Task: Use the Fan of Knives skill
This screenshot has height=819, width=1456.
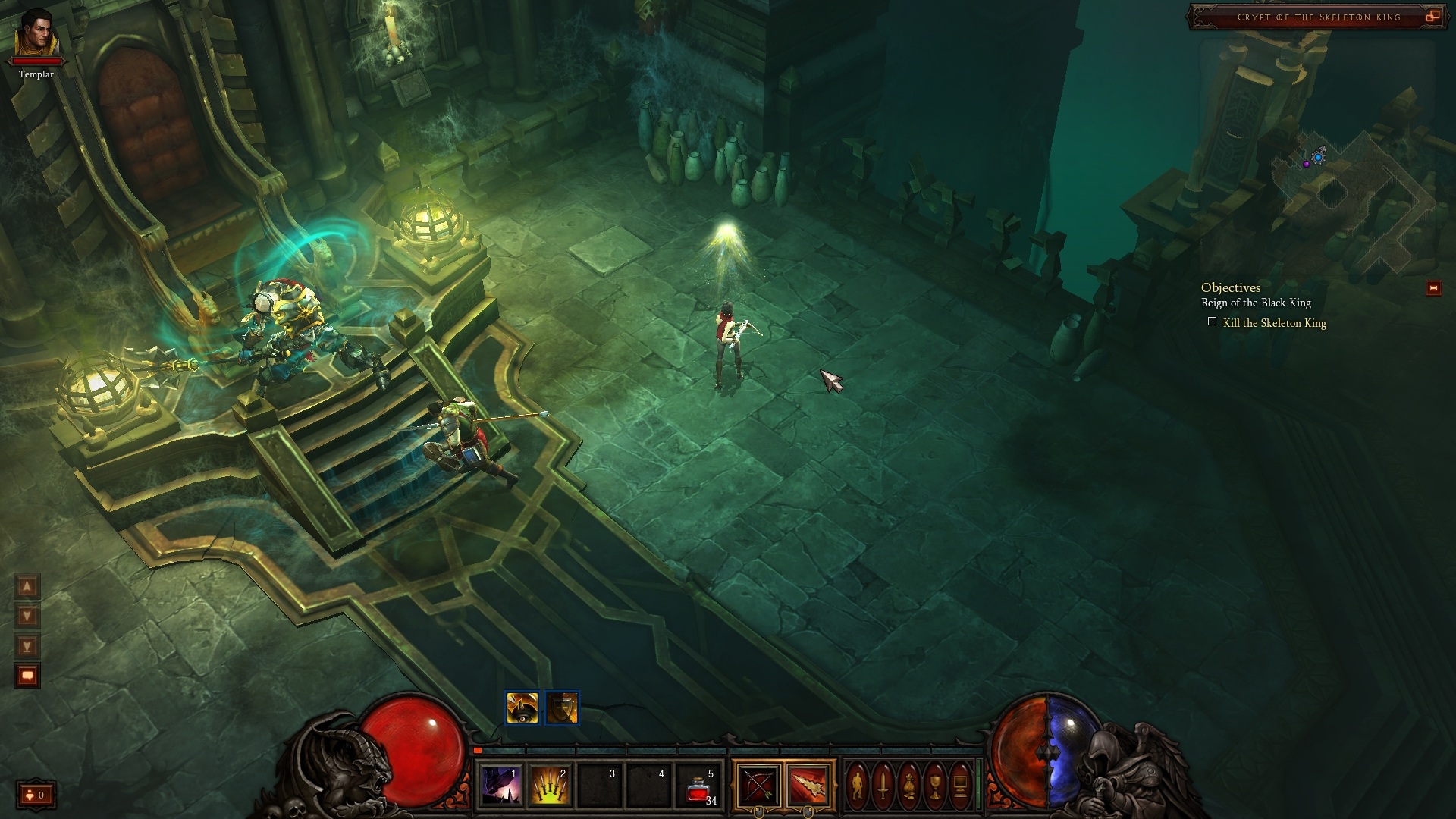Action: coord(551,785)
